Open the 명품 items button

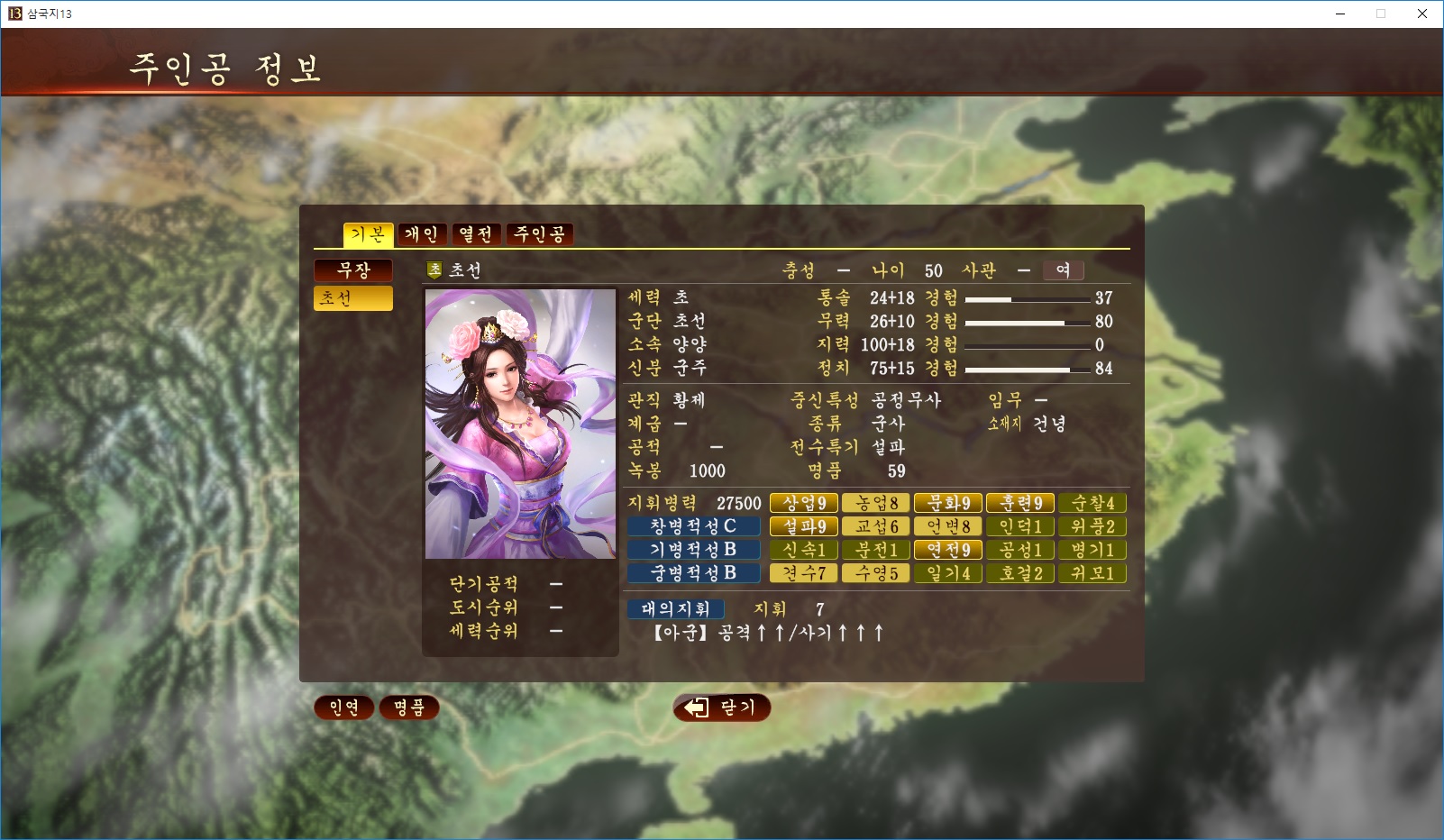click(x=409, y=708)
